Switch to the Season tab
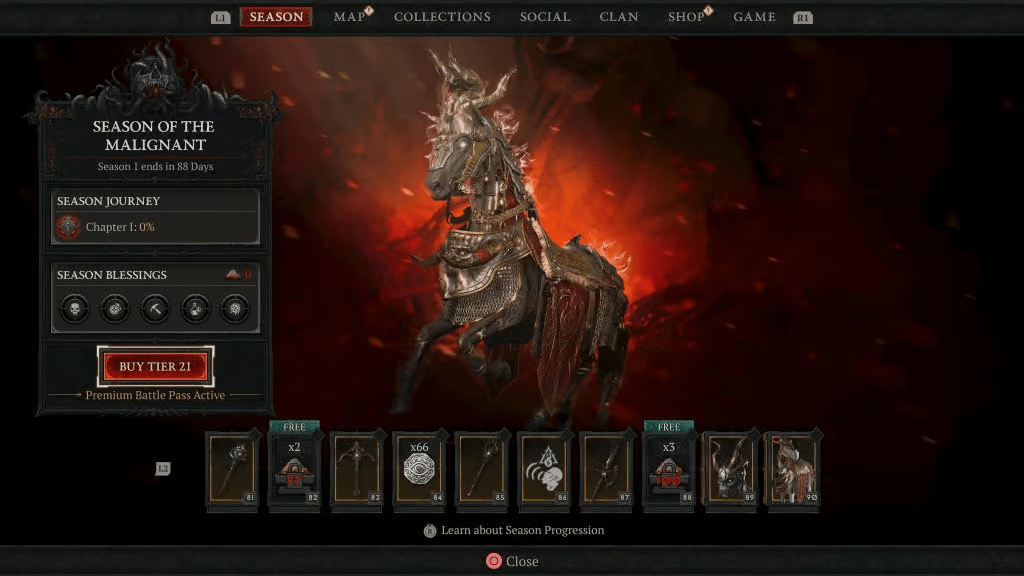 (276, 17)
